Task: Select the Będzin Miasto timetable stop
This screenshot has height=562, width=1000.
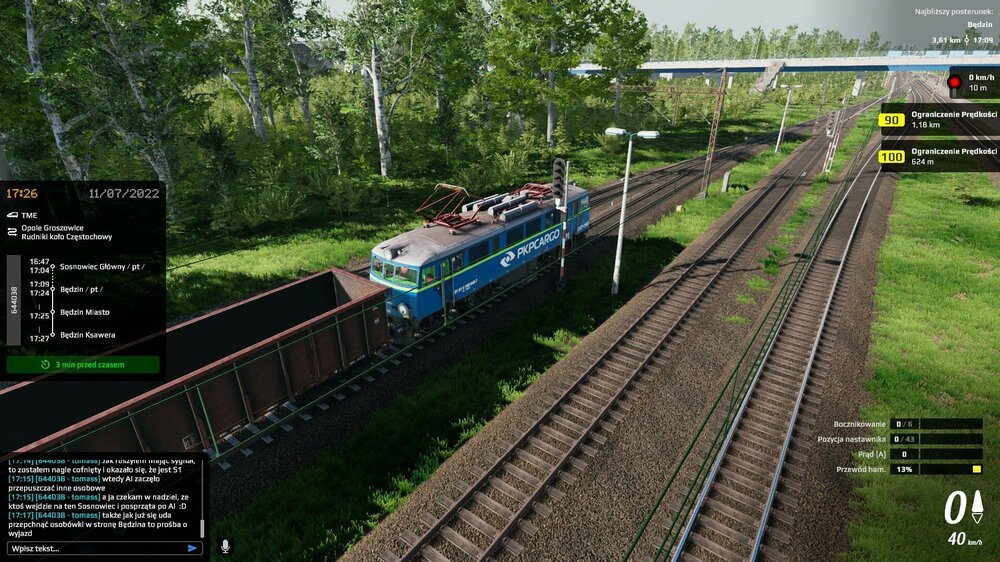Action: click(x=85, y=312)
